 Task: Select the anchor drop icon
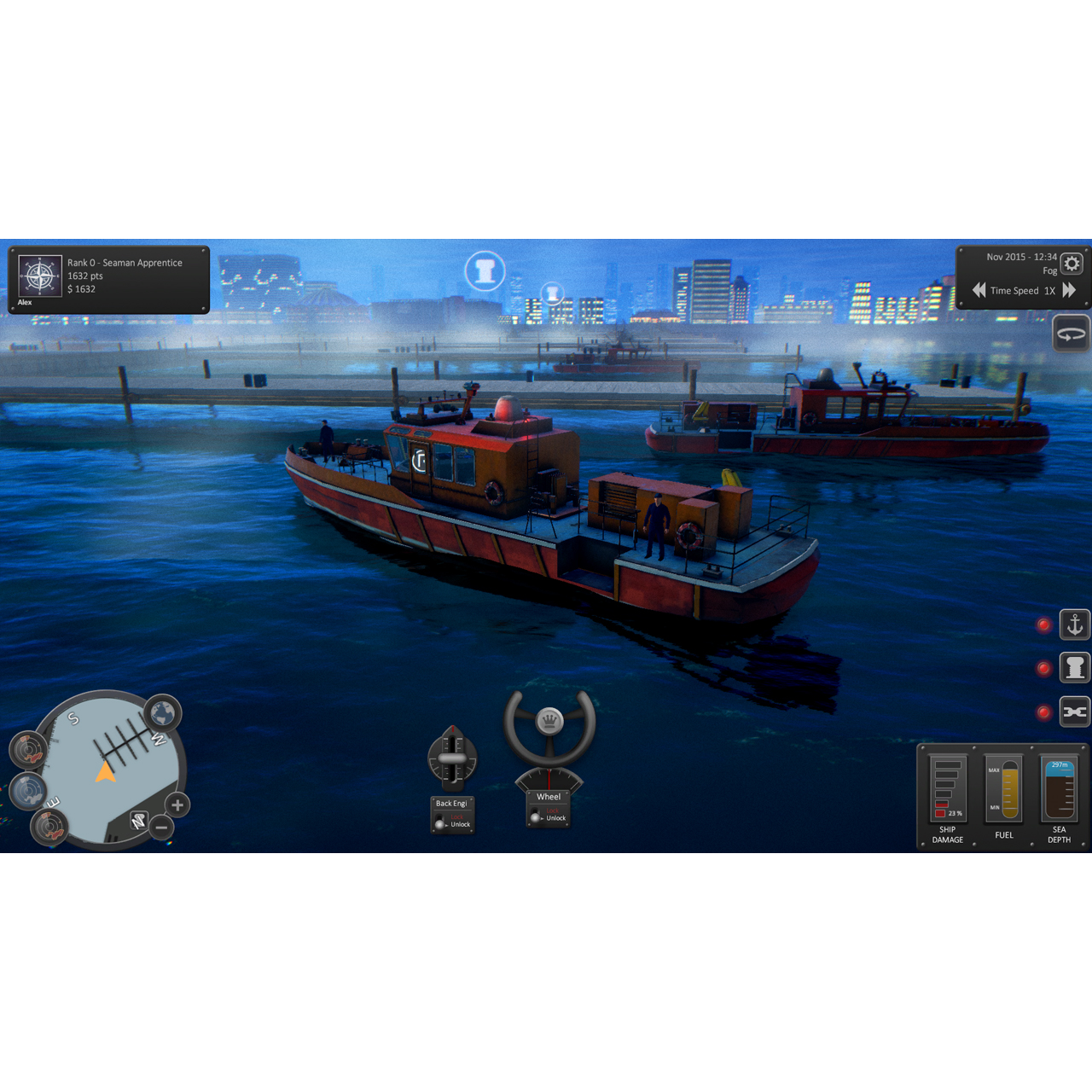(1074, 624)
